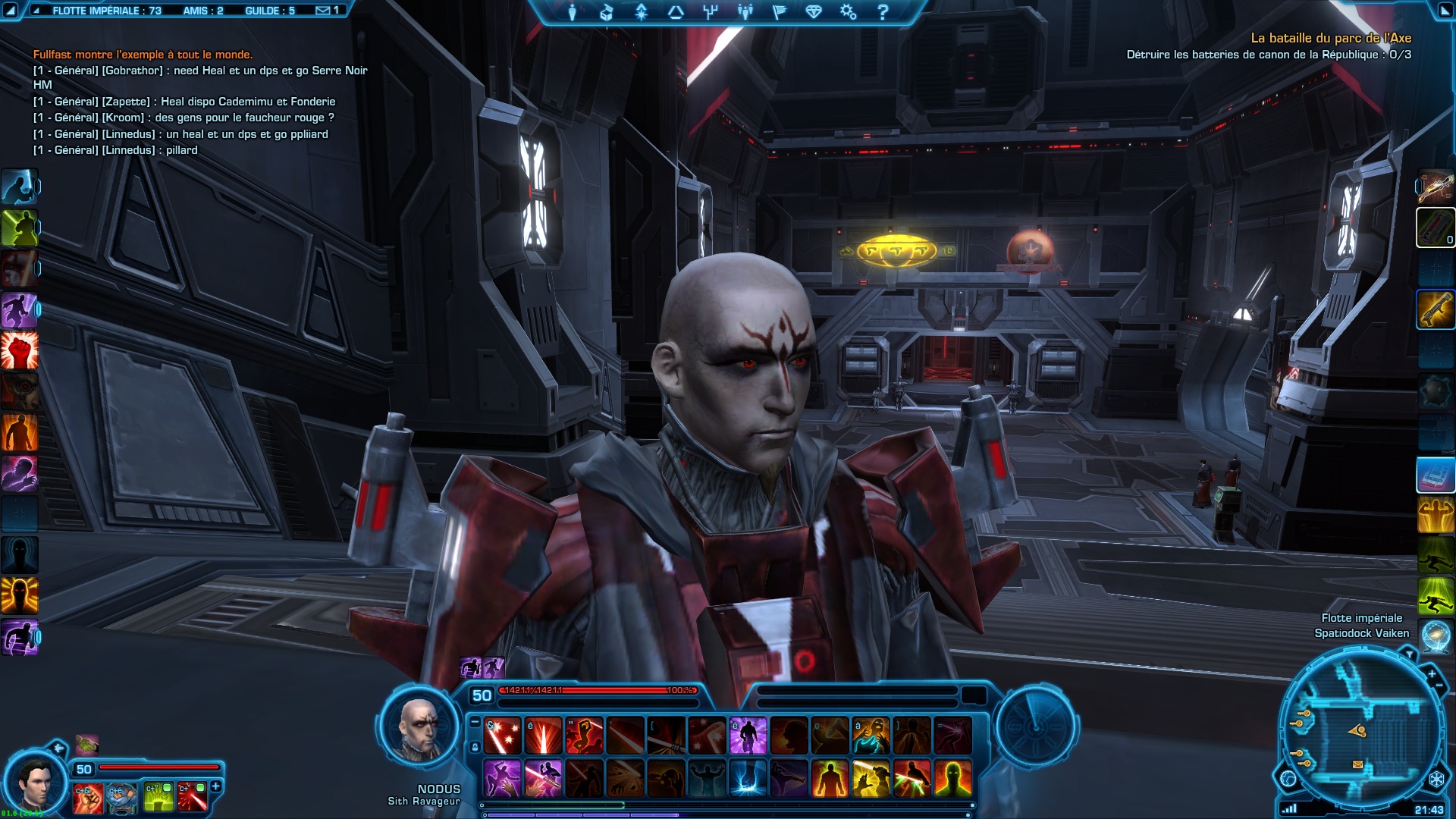The image size is (1456, 819).
Task: Open the preferences gear menu
Action: (848, 11)
